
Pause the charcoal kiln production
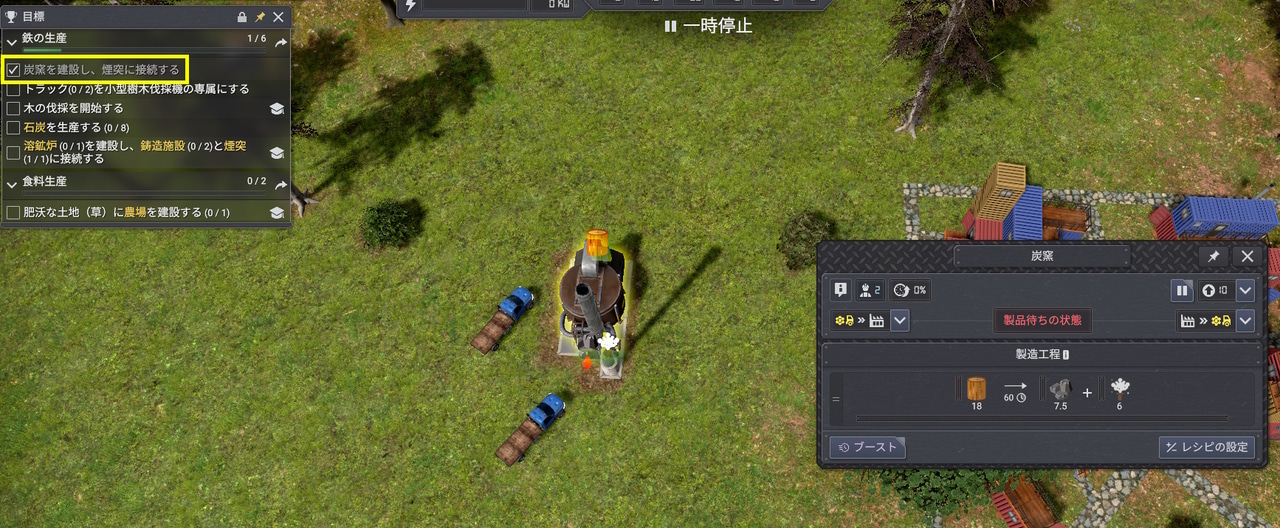pyautogui.click(x=1182, y=291)
